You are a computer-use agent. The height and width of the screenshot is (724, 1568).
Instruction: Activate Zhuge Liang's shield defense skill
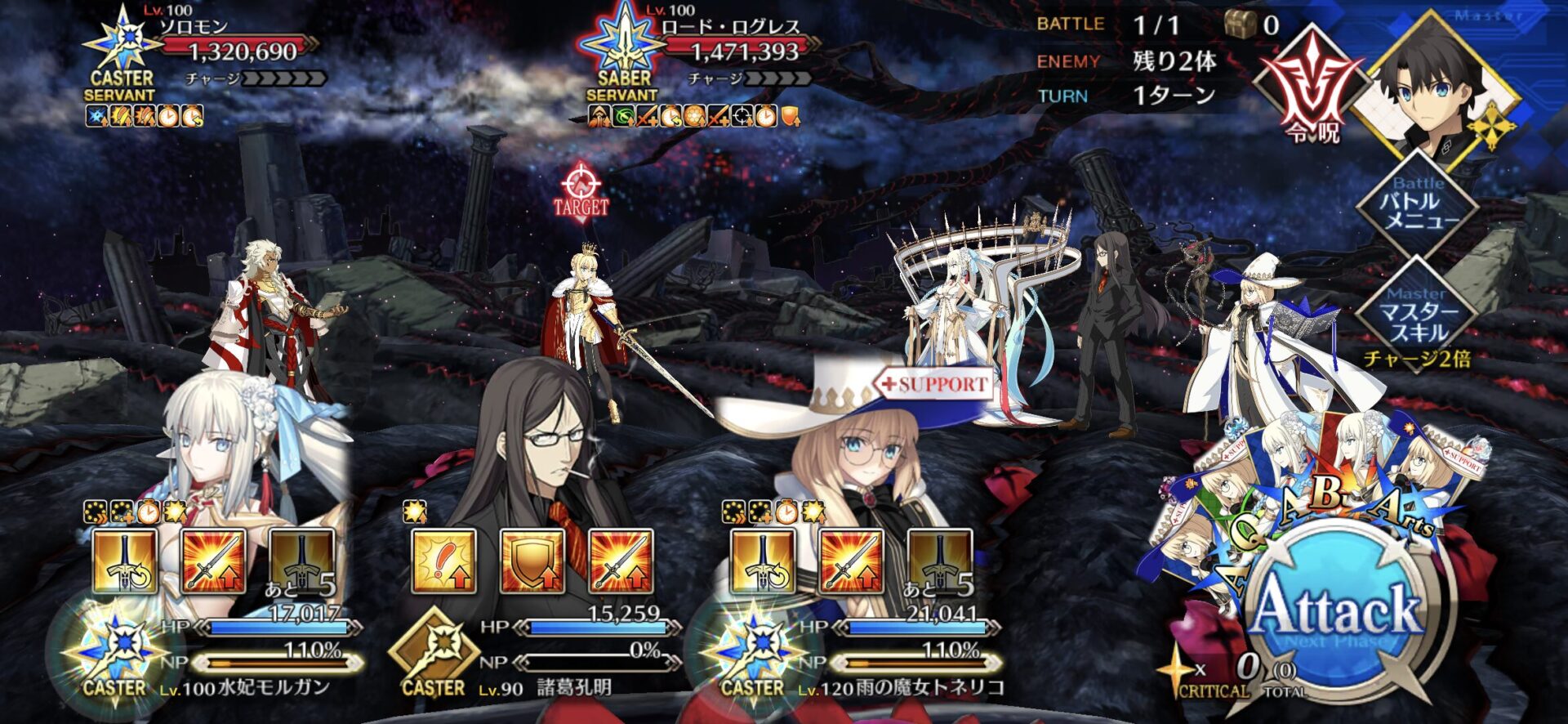(x=532, y=561)
